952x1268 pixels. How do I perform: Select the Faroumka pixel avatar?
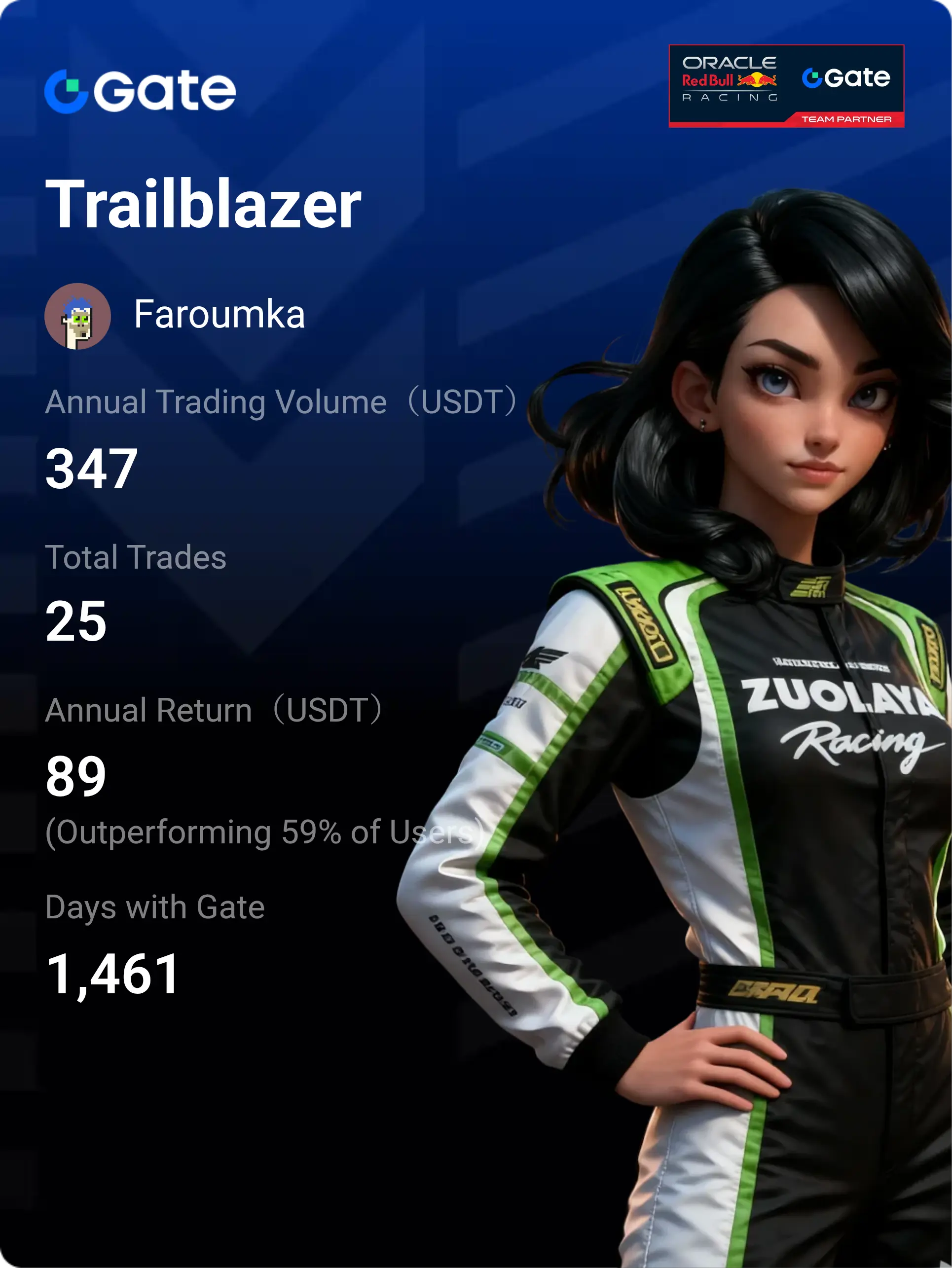77,316
